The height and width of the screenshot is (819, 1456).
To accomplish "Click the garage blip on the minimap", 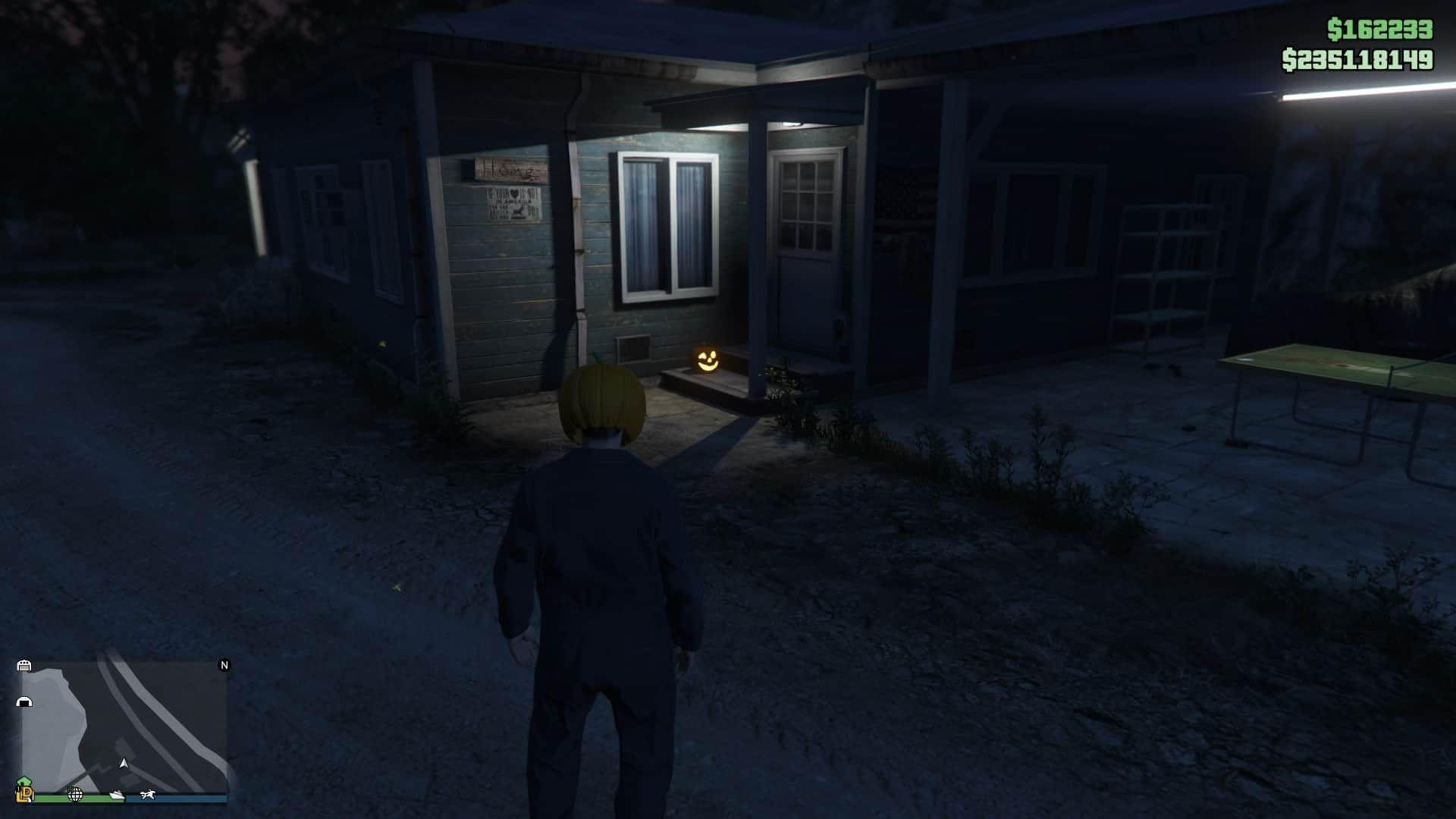I will pos(24,666).
